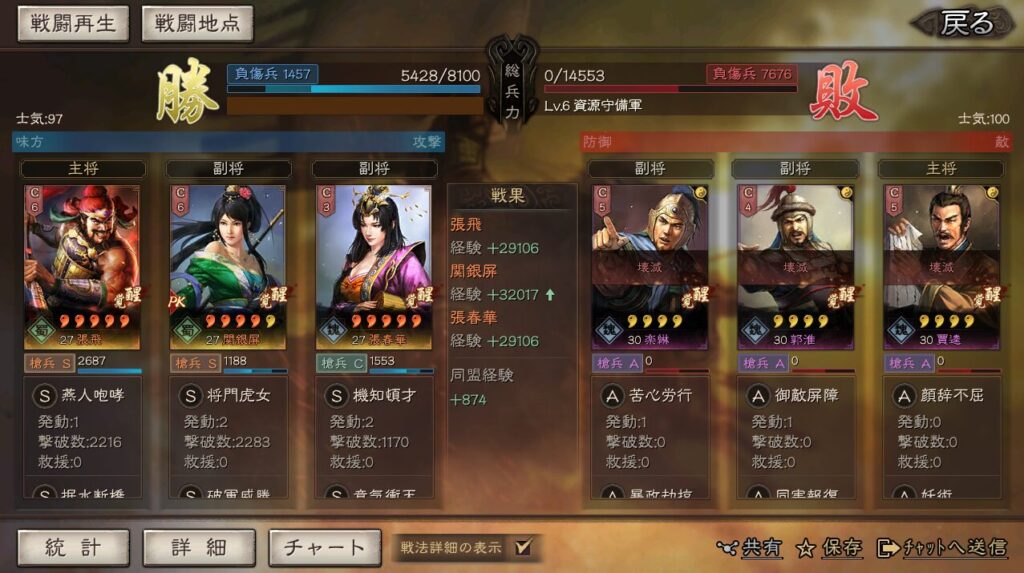Open the 戦闘再生 battle replay
This screenshot has height=573, width=1024.
(73, 24)
